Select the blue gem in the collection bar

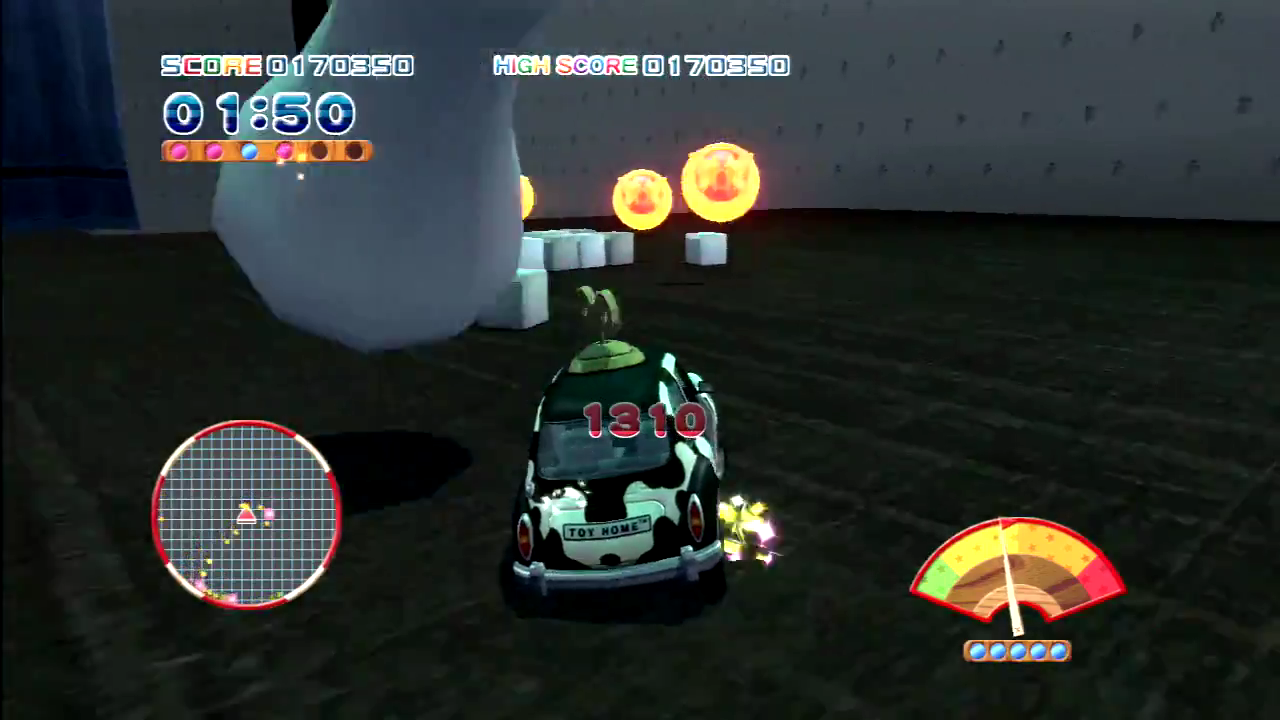[249, 151]
